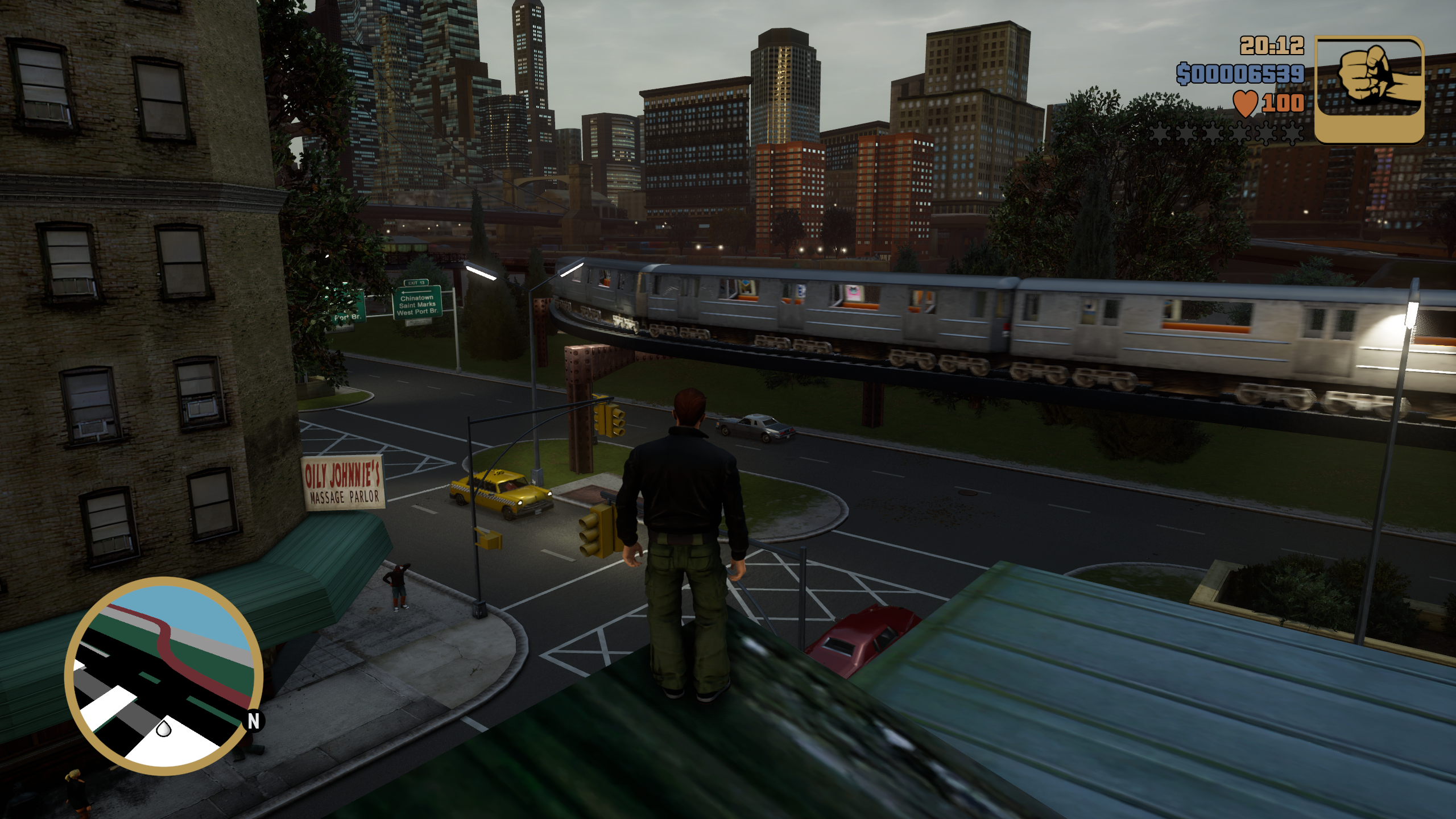Screen dimensions: 1456x819
Task: Click the circular minimap radar
Action: 164,675
